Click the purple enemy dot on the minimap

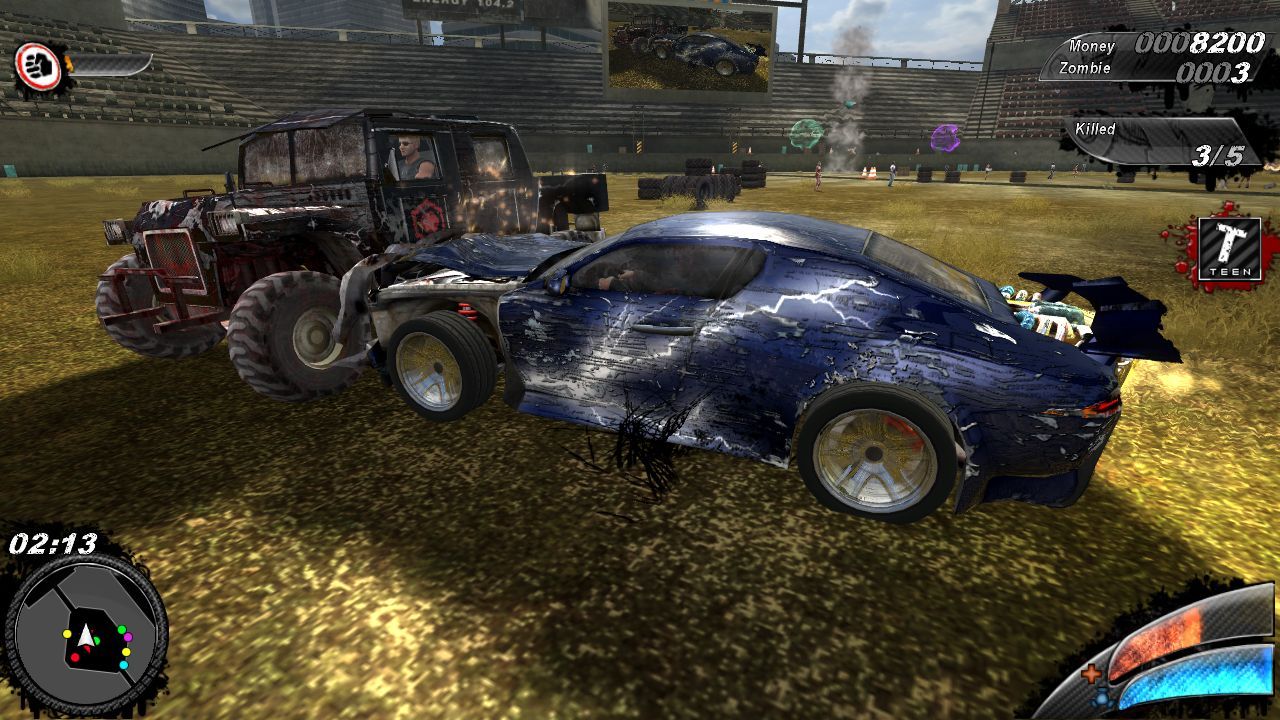[x=128, y=637]
